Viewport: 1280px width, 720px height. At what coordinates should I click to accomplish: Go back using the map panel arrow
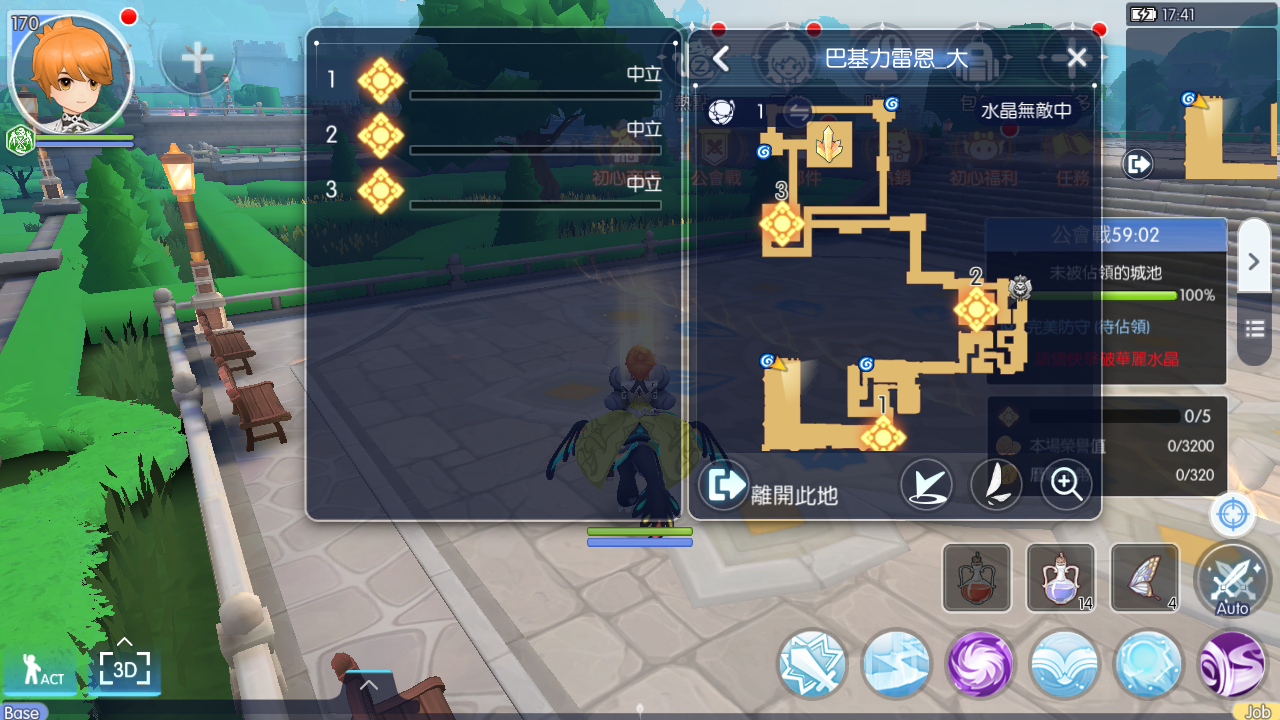tap(721, 59)
